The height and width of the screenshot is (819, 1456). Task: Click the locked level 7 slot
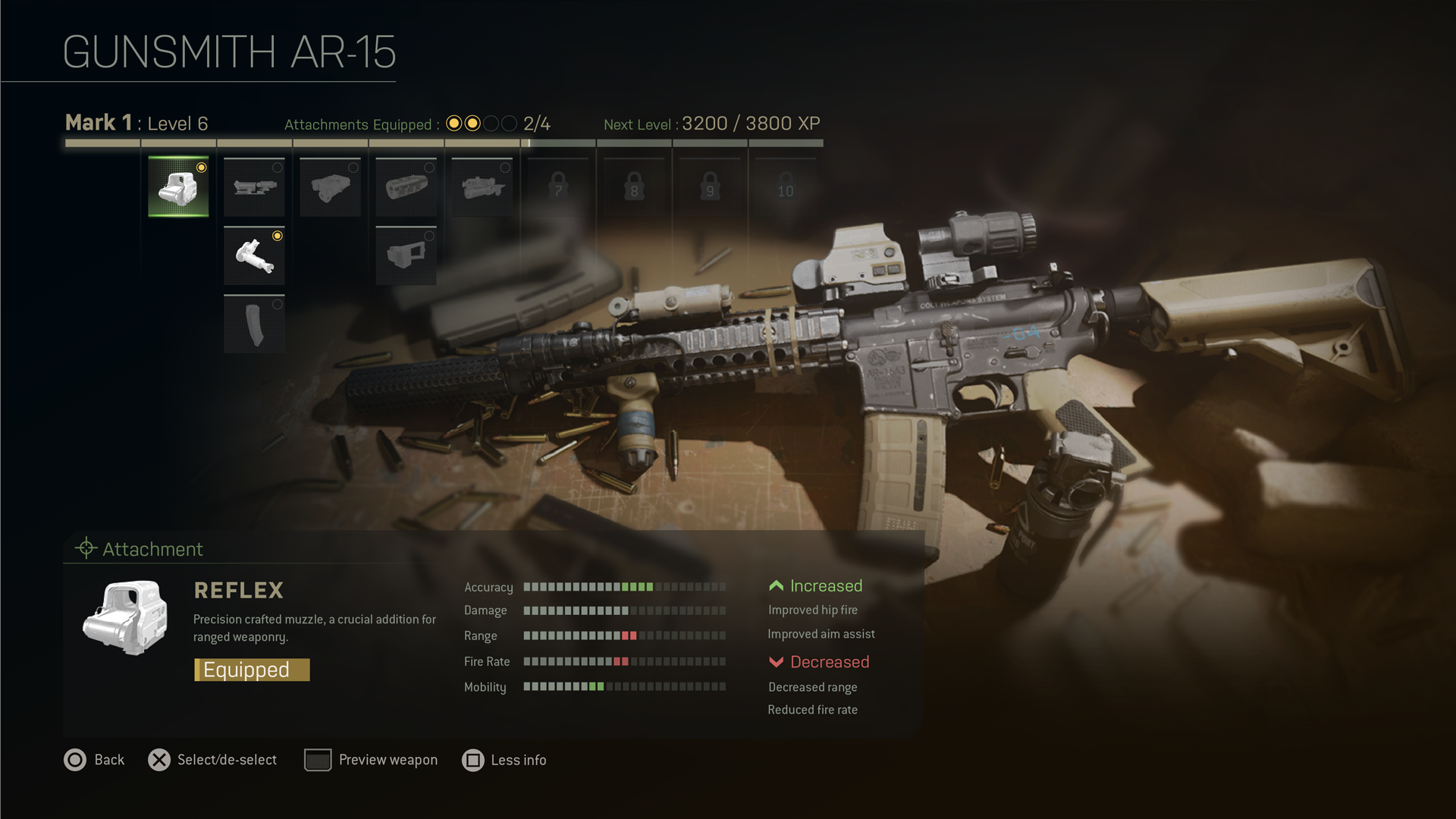558,187
